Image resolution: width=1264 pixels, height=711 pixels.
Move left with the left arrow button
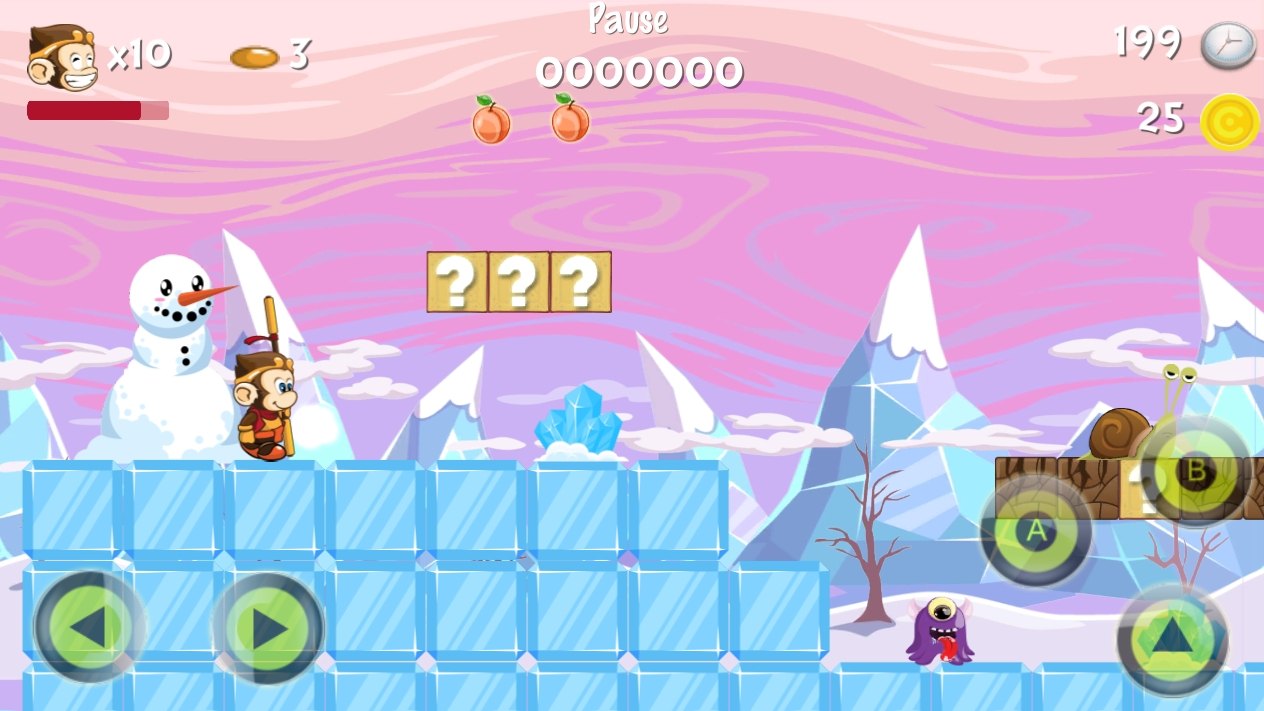(x=89, y=627)
